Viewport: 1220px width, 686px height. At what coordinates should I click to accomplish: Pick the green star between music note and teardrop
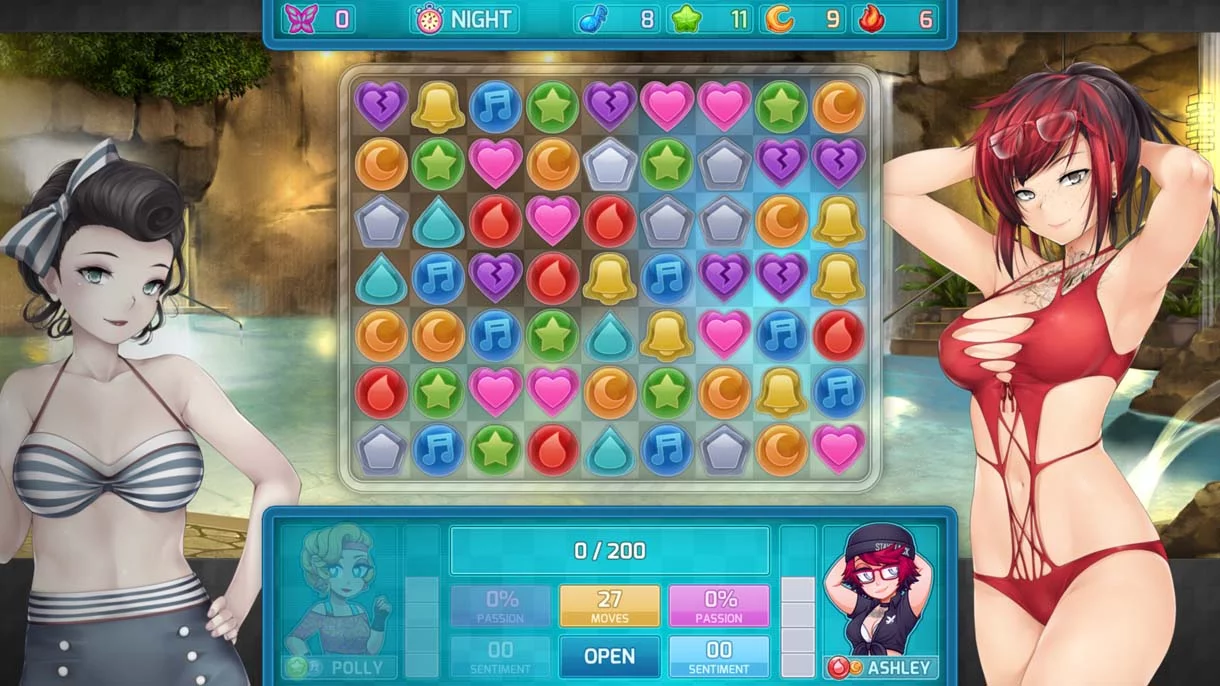553,335
